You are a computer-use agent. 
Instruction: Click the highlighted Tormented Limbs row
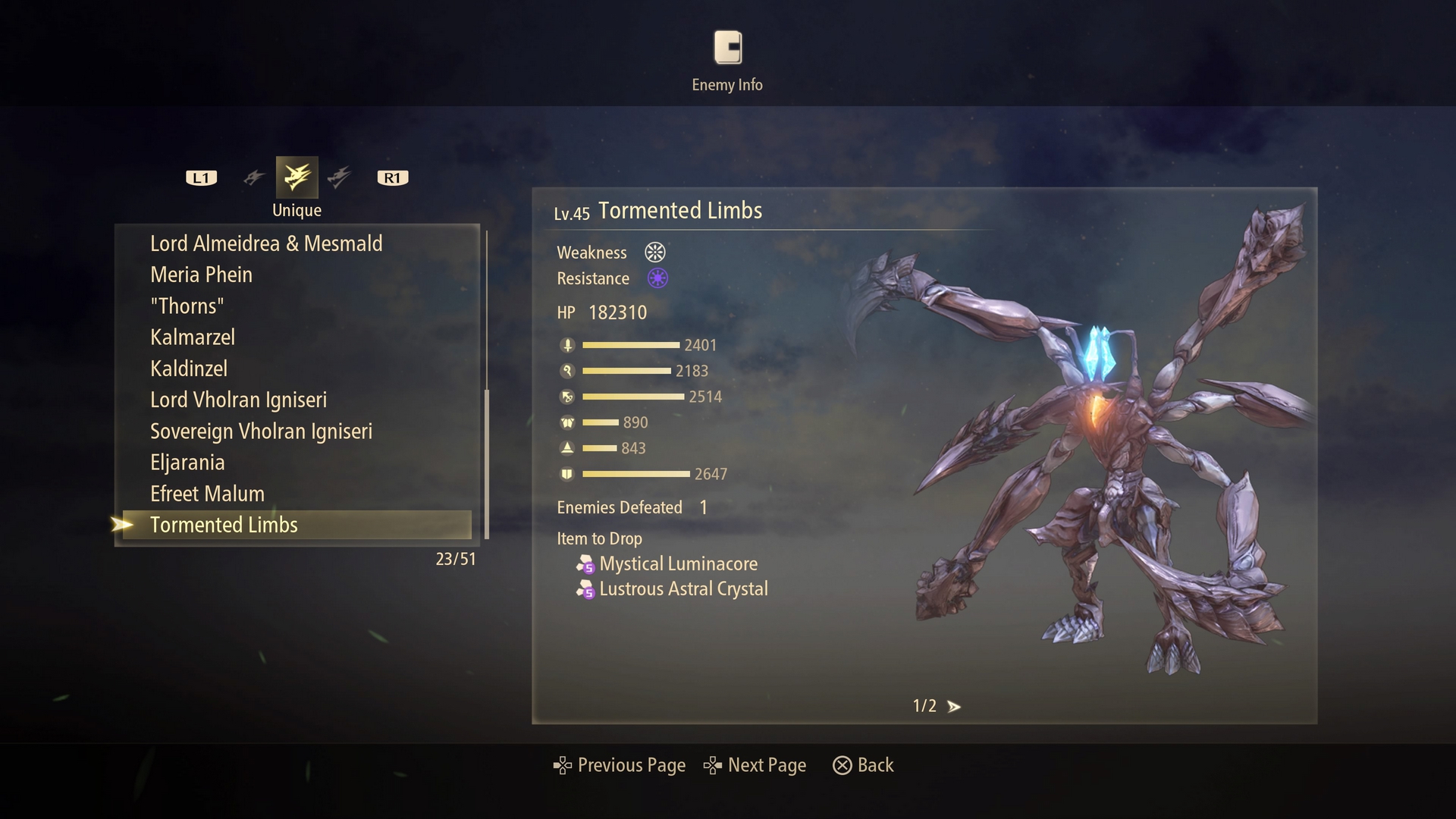224,525
